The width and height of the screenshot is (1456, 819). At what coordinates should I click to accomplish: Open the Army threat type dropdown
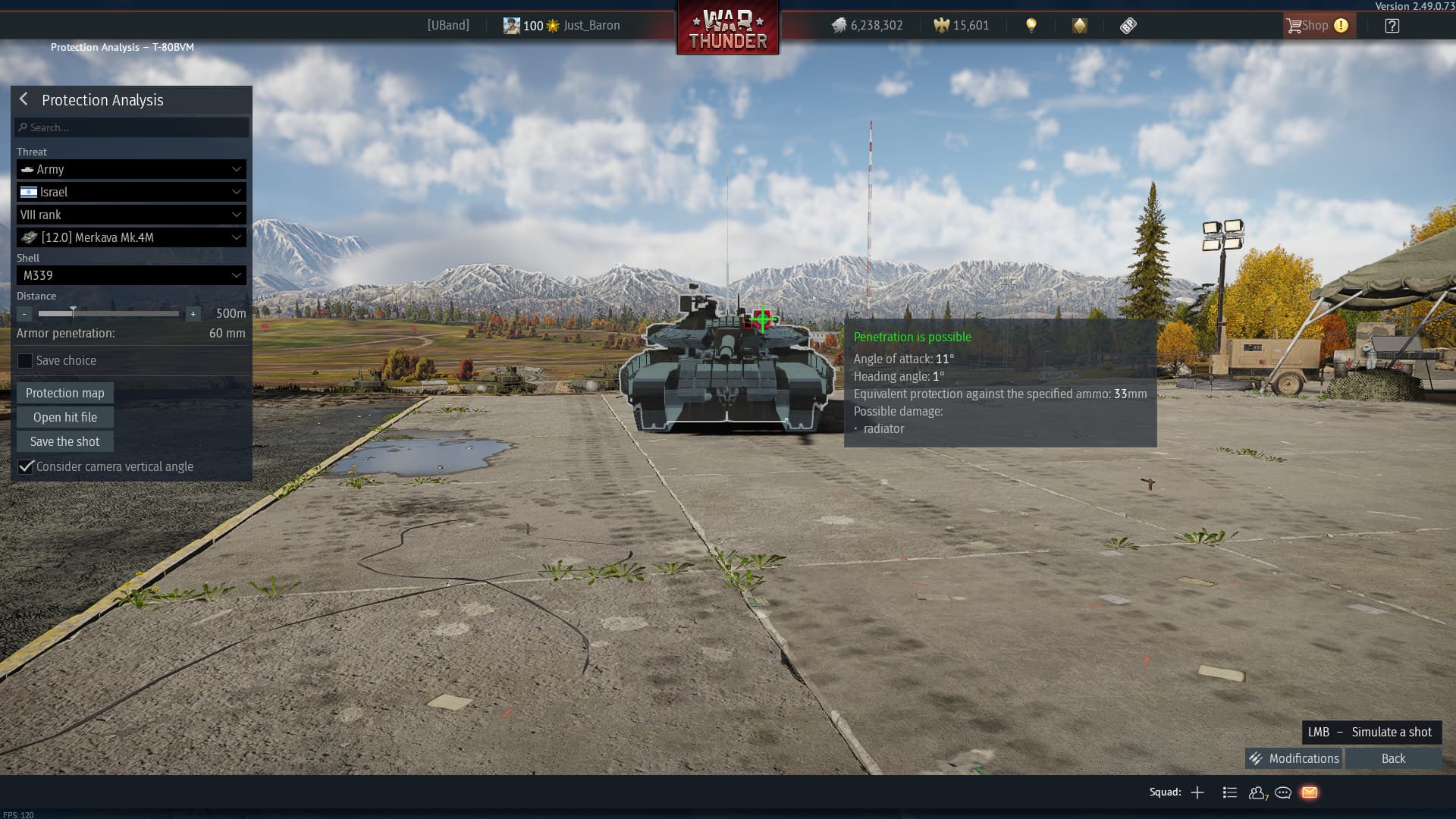(131, 169)
